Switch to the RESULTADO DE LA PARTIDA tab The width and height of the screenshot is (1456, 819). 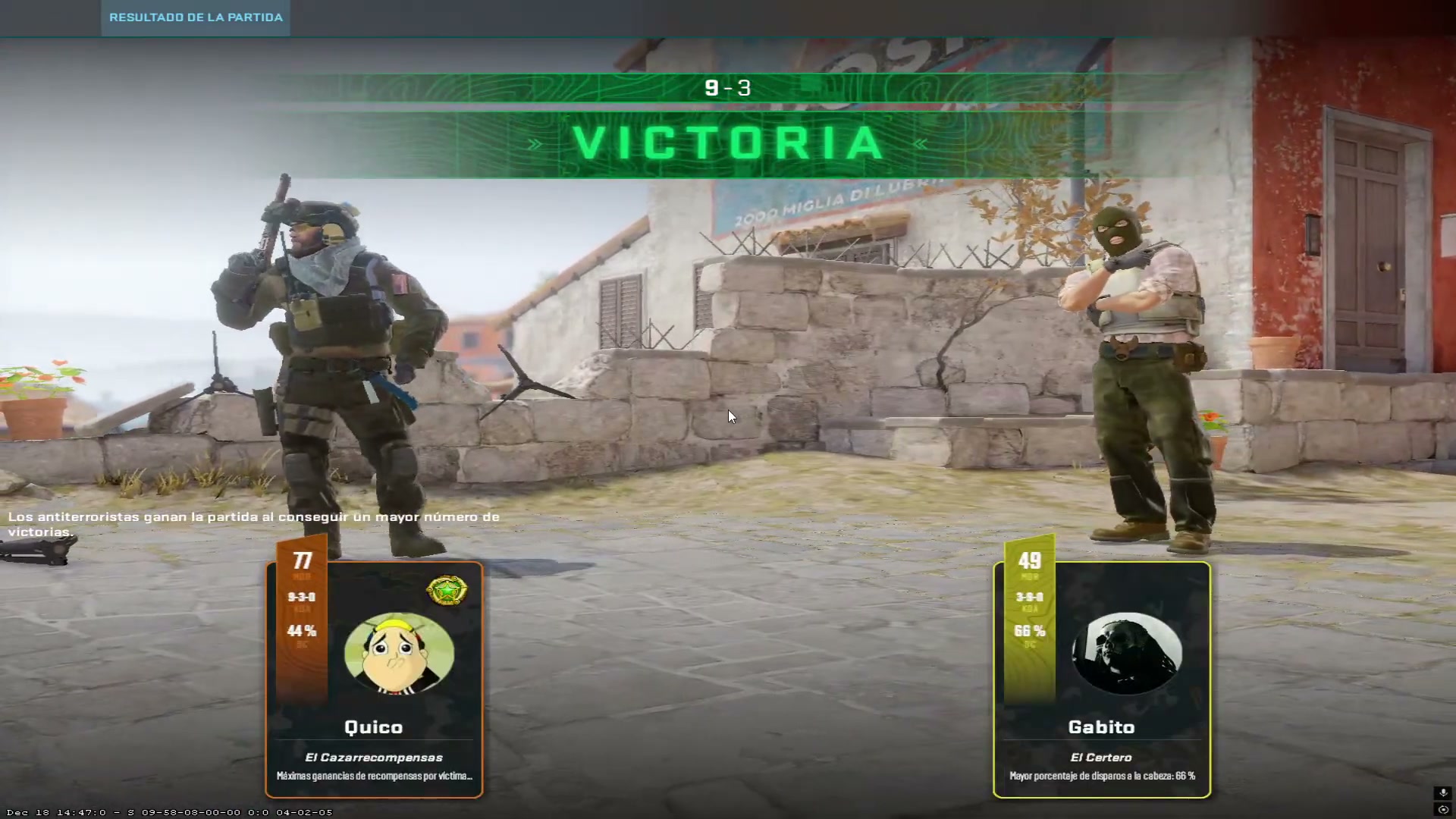tap(194, 17)
